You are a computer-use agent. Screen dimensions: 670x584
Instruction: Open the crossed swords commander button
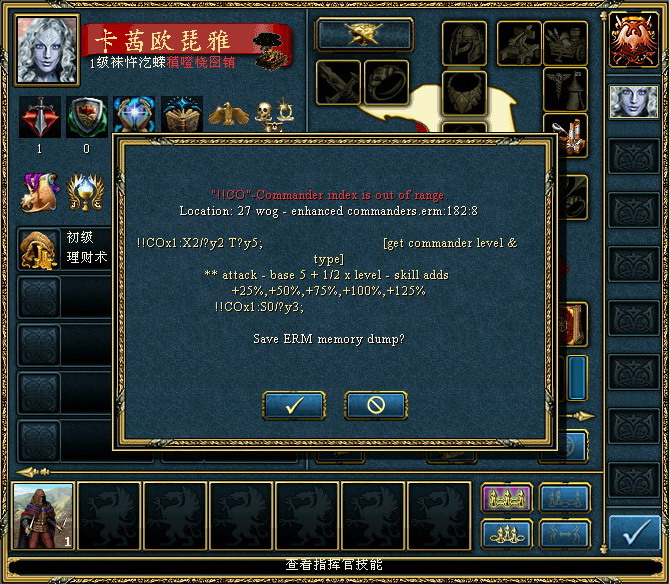point(365,35)
